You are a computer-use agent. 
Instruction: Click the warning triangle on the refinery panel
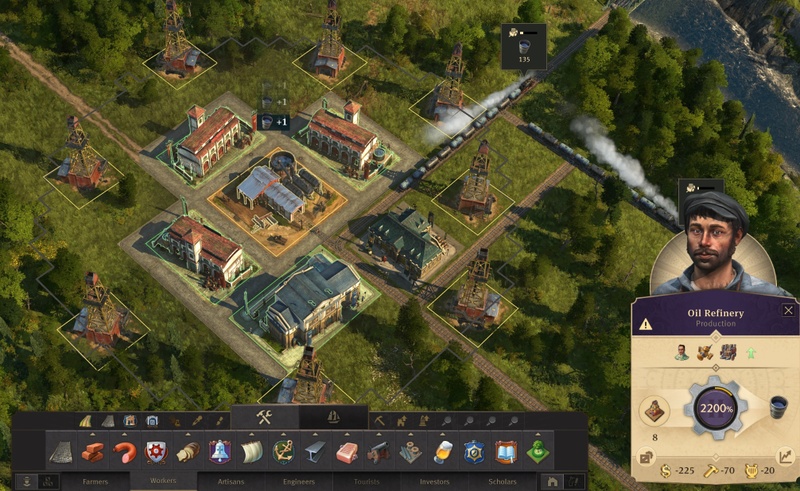tap(646, 324)
